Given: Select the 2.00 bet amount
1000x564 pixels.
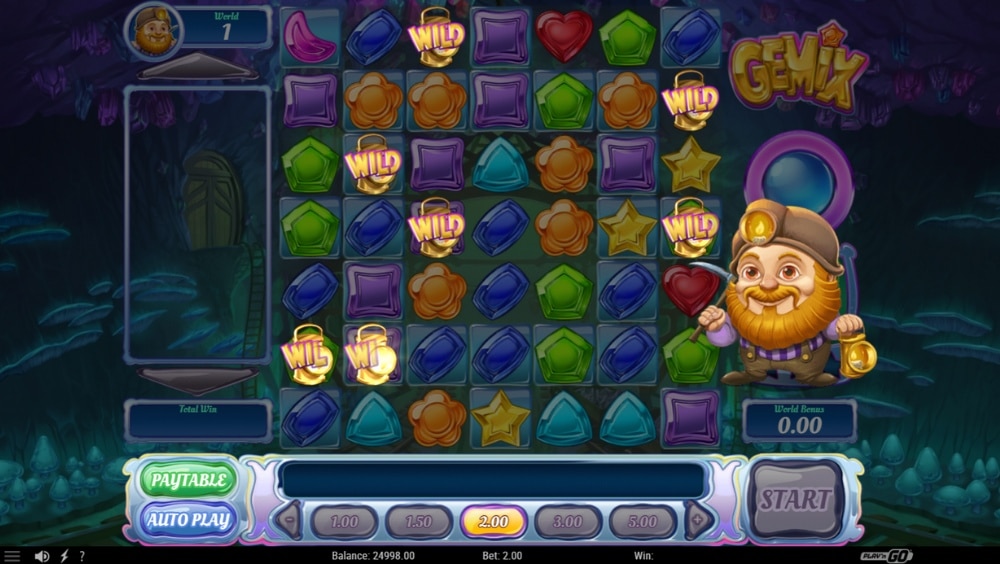Looking at the screenshot, I should click(493, 521).
